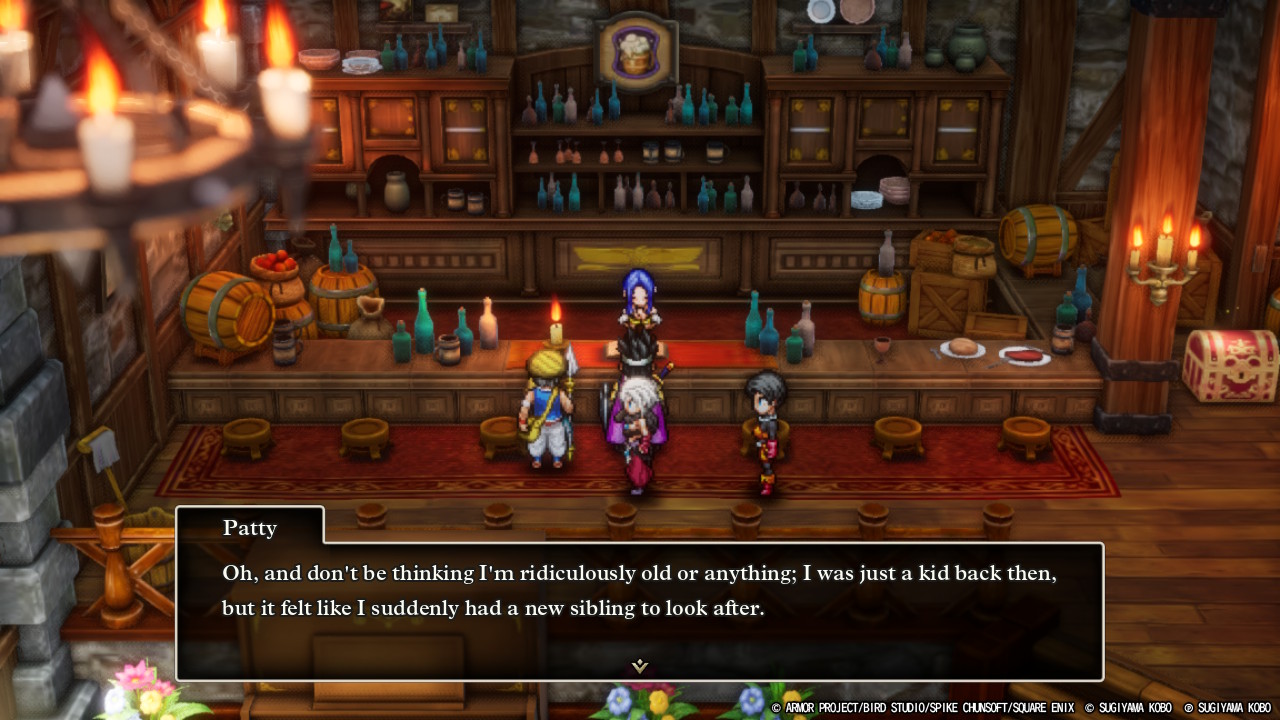The image size is (1280, 720).
Task: Advance dialogue with the continue arrow
Action: (x=640, y=666)
